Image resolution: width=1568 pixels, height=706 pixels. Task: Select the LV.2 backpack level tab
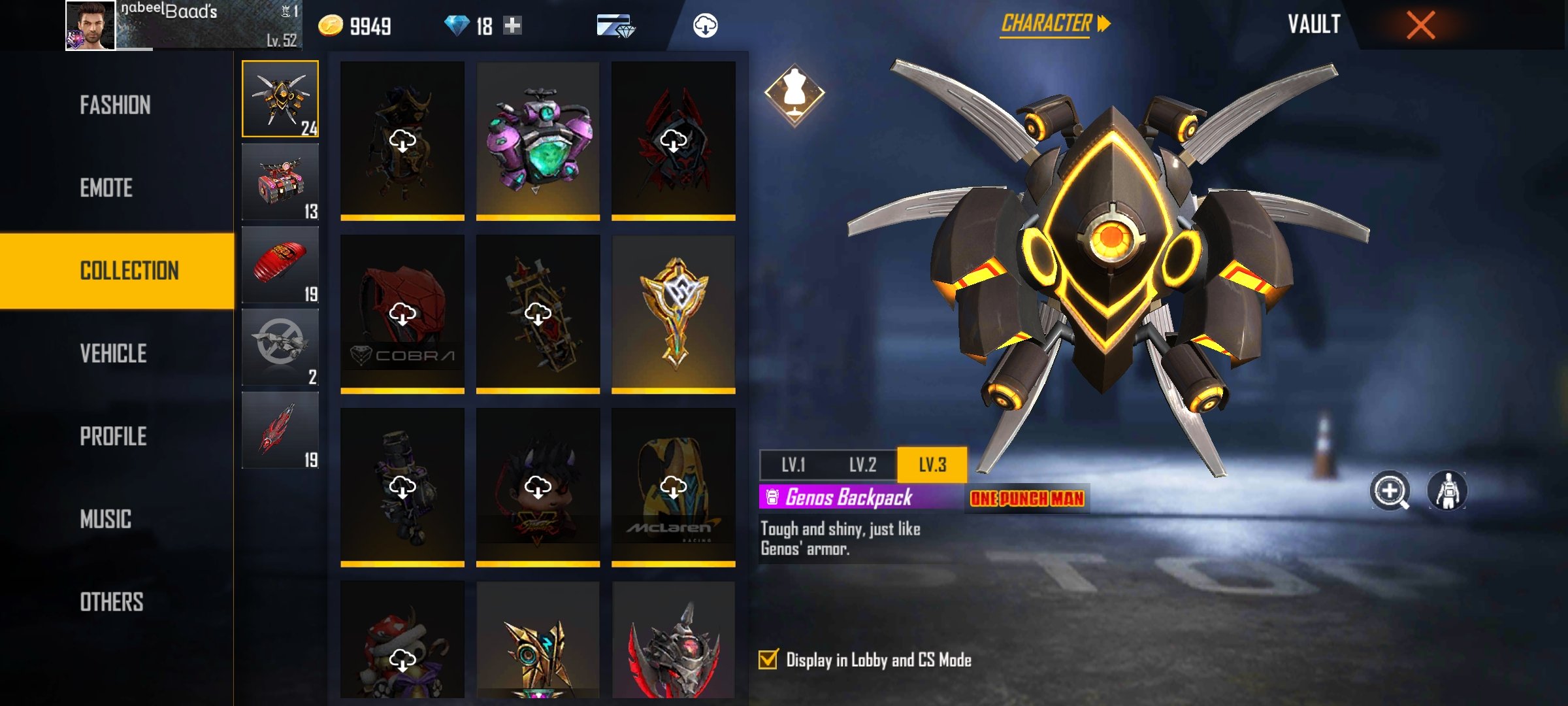point(862,465)
